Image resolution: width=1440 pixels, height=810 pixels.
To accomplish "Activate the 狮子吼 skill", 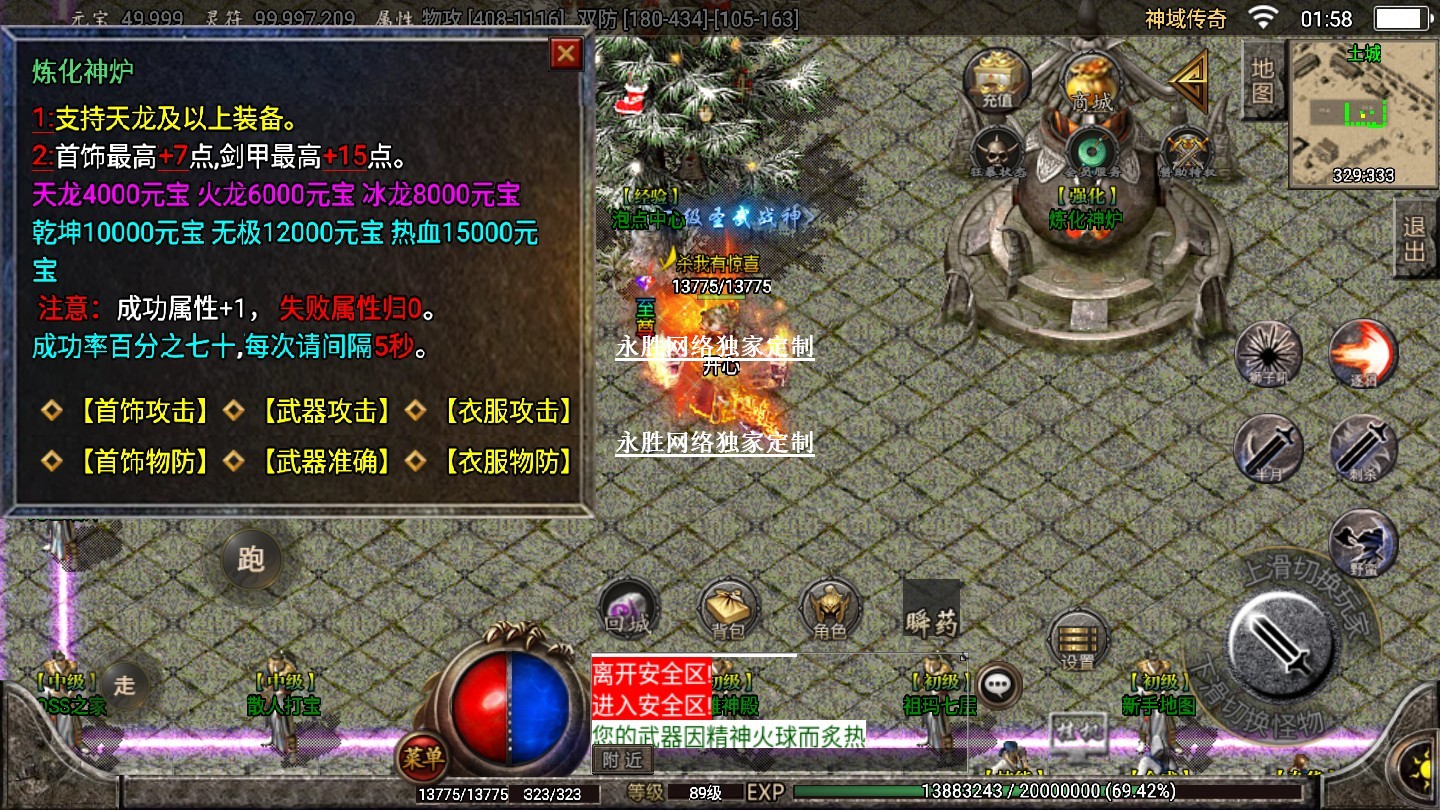I will [1268, 353].
